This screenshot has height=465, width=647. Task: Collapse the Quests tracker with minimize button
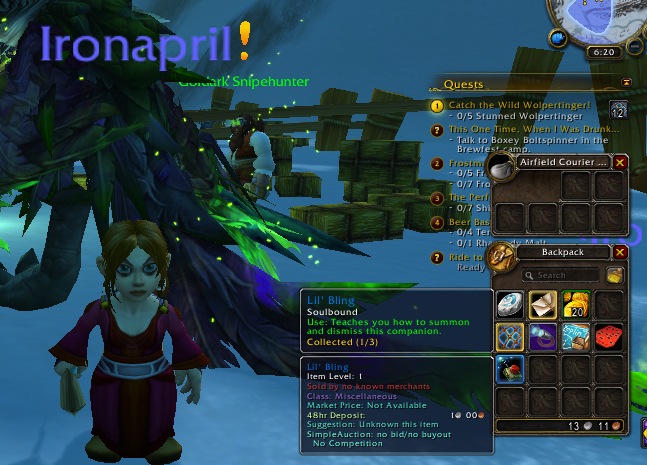(x=626, y=83)
